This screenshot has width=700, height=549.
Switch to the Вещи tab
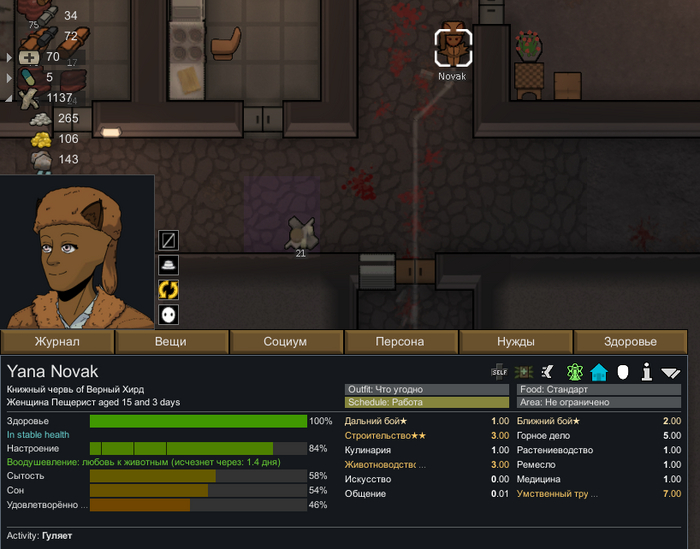(171, 341)
